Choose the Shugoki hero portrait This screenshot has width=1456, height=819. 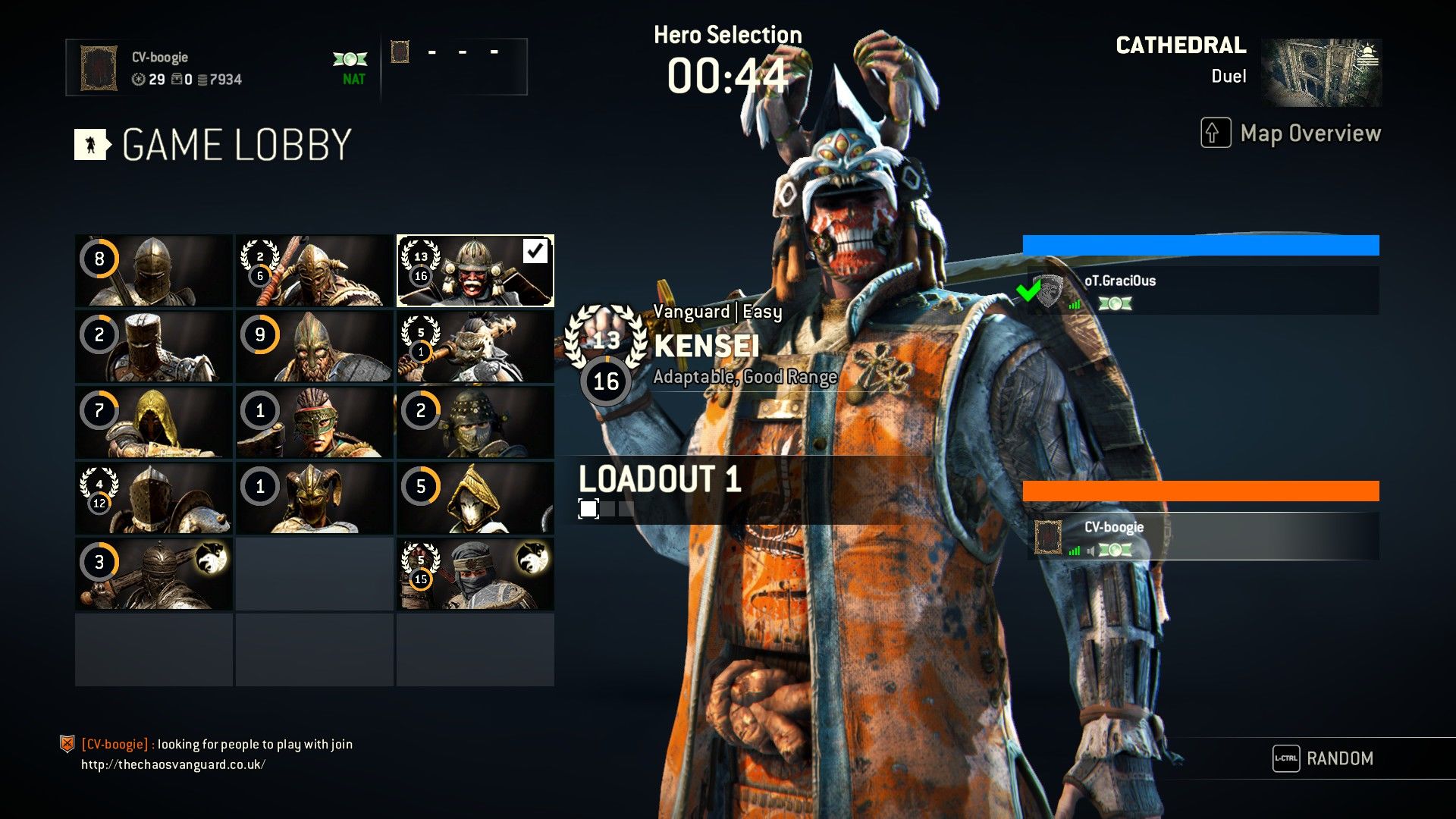pyautogui.click(x=475, y=347)
